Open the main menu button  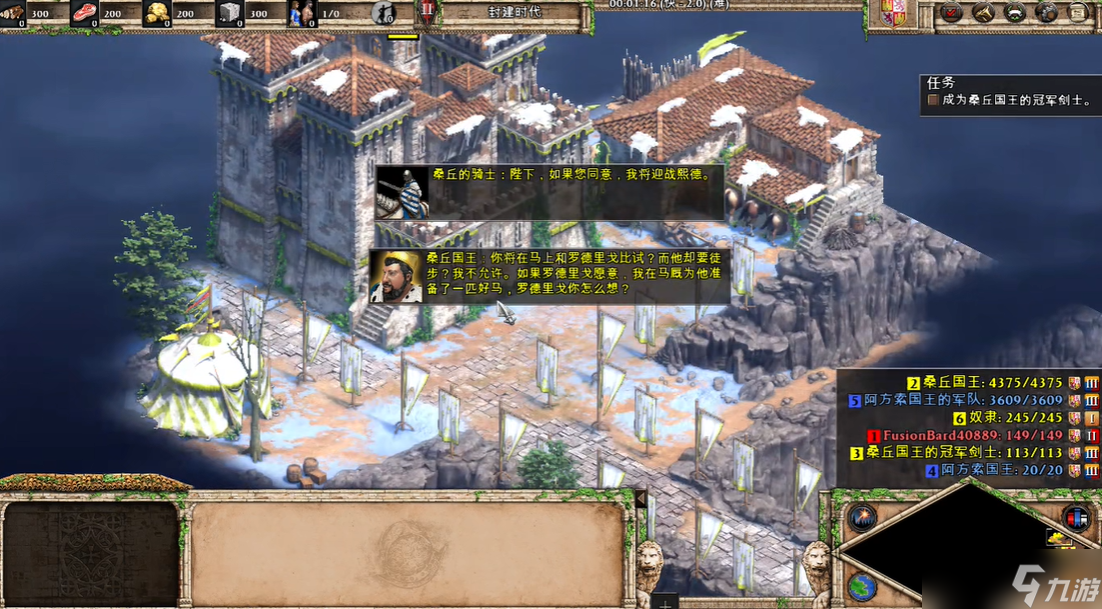pyautogui.click(x=1078, y=13)
